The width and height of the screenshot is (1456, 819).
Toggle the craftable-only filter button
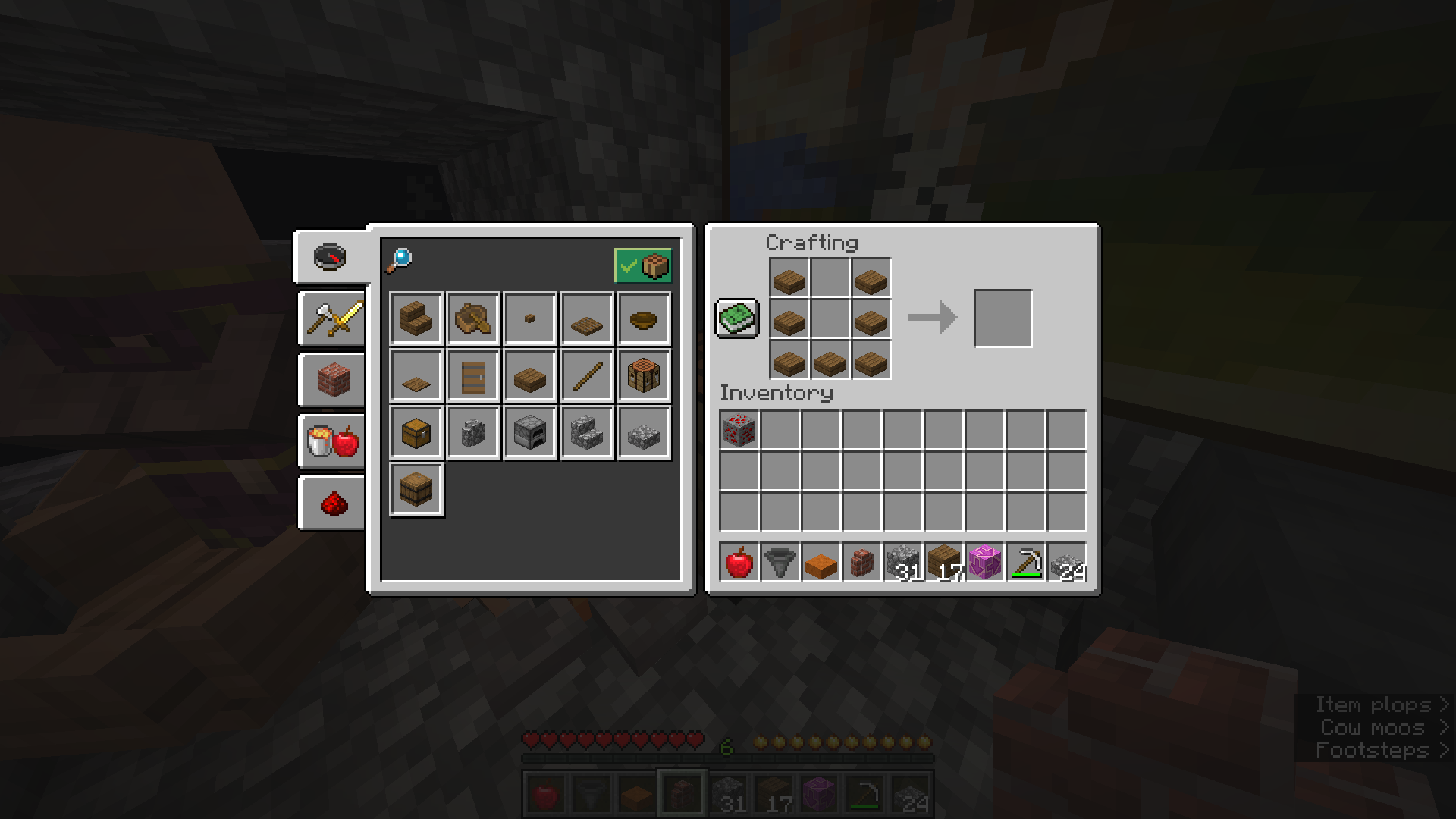643,265
